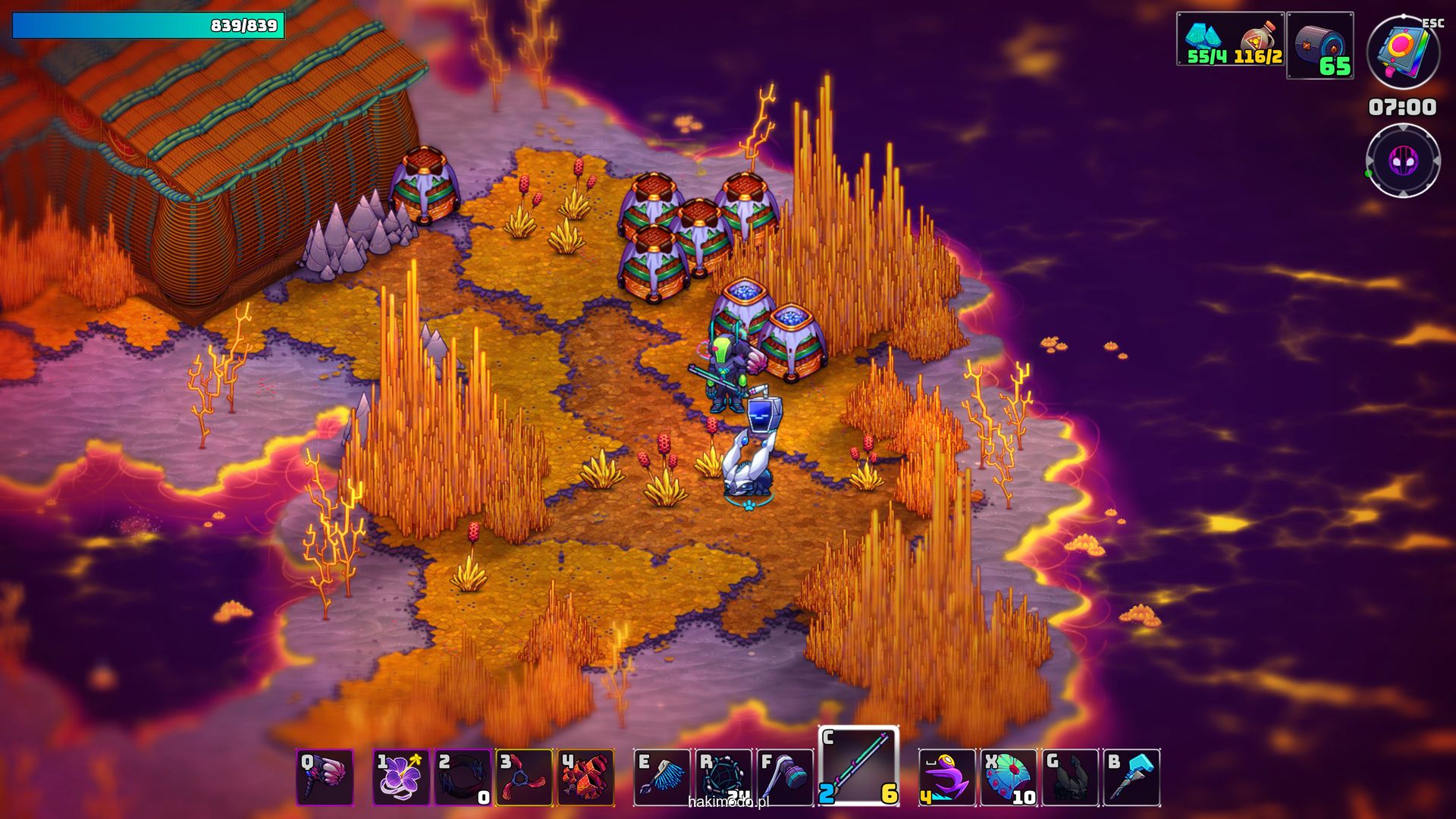Viewport: 1456px width, 819px height.
Task: Select the pink shell trinket slot Q
Action: (x=325, y=777)
